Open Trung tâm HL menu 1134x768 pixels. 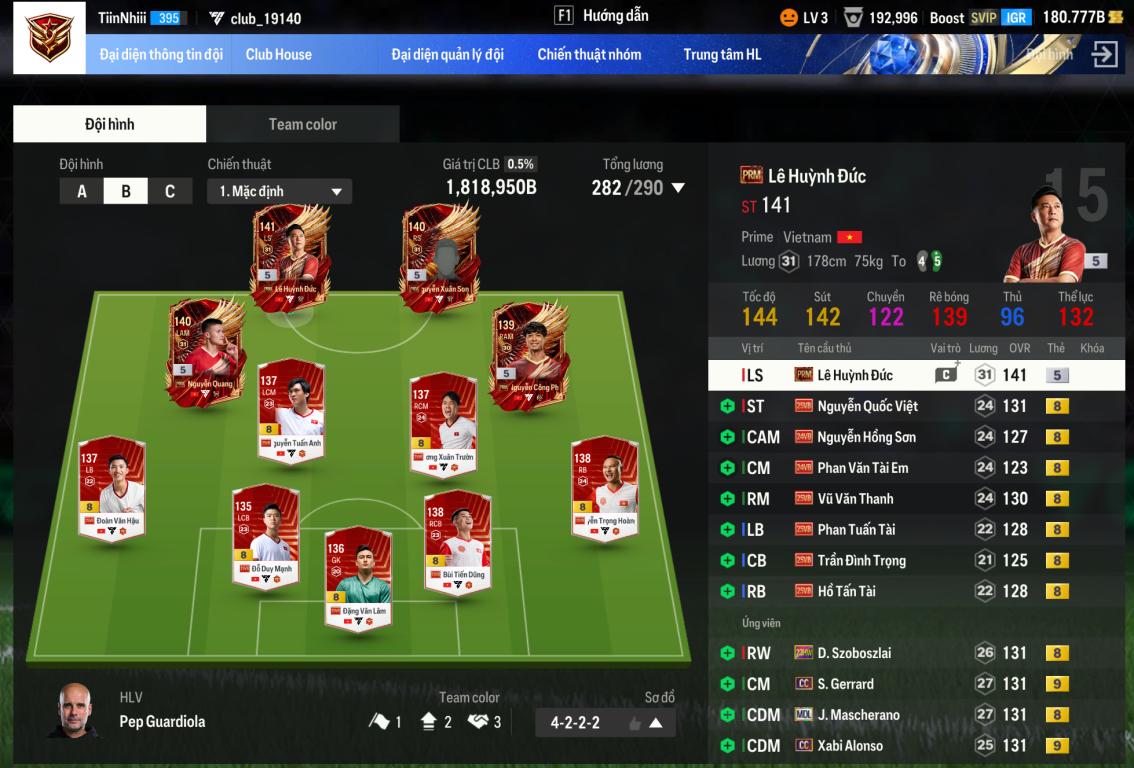[722, 54]
